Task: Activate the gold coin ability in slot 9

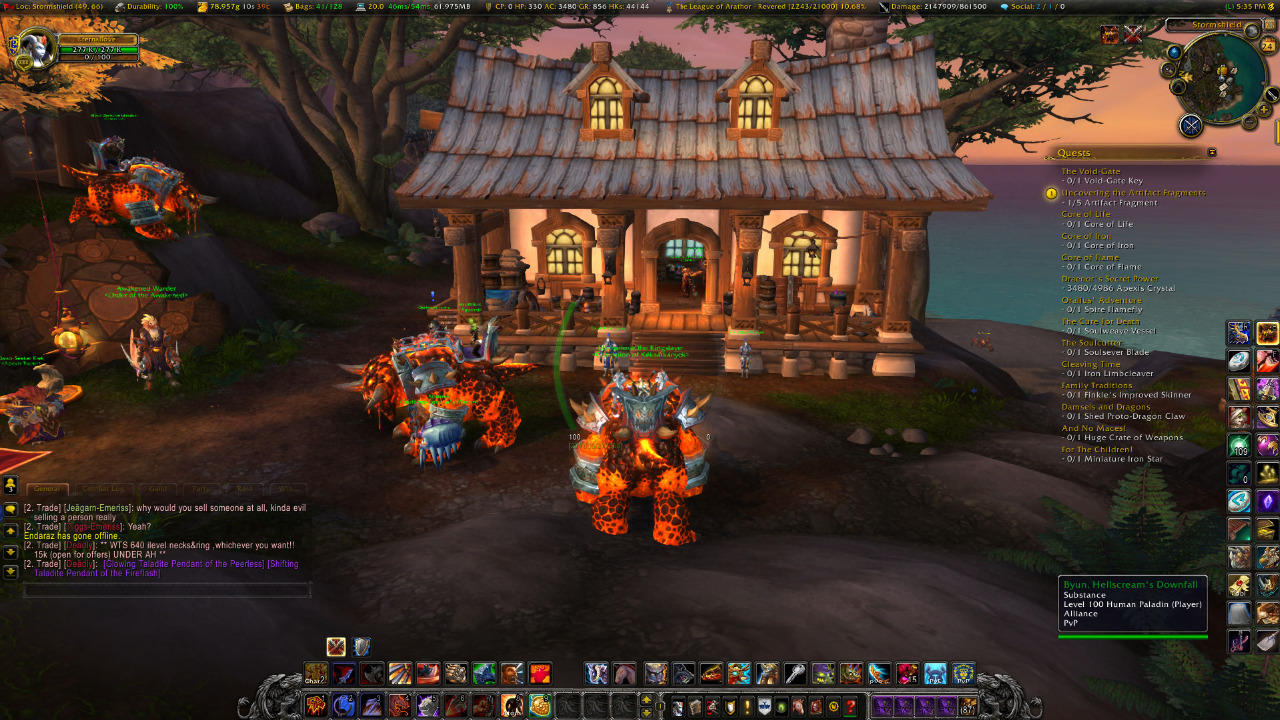Action: 540,706
